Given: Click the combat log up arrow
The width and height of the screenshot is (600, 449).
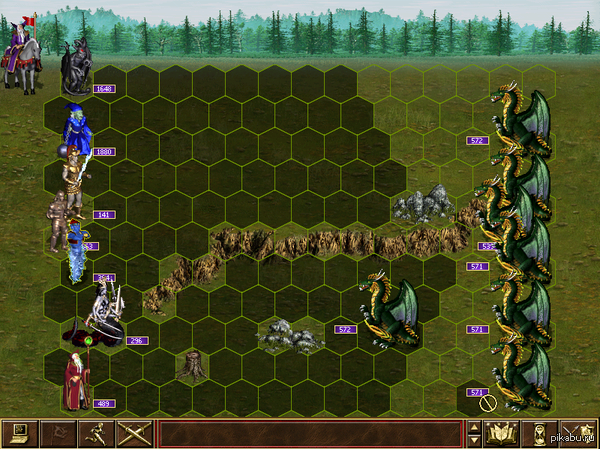Looking at the screenshot, I should click(474, 427).
